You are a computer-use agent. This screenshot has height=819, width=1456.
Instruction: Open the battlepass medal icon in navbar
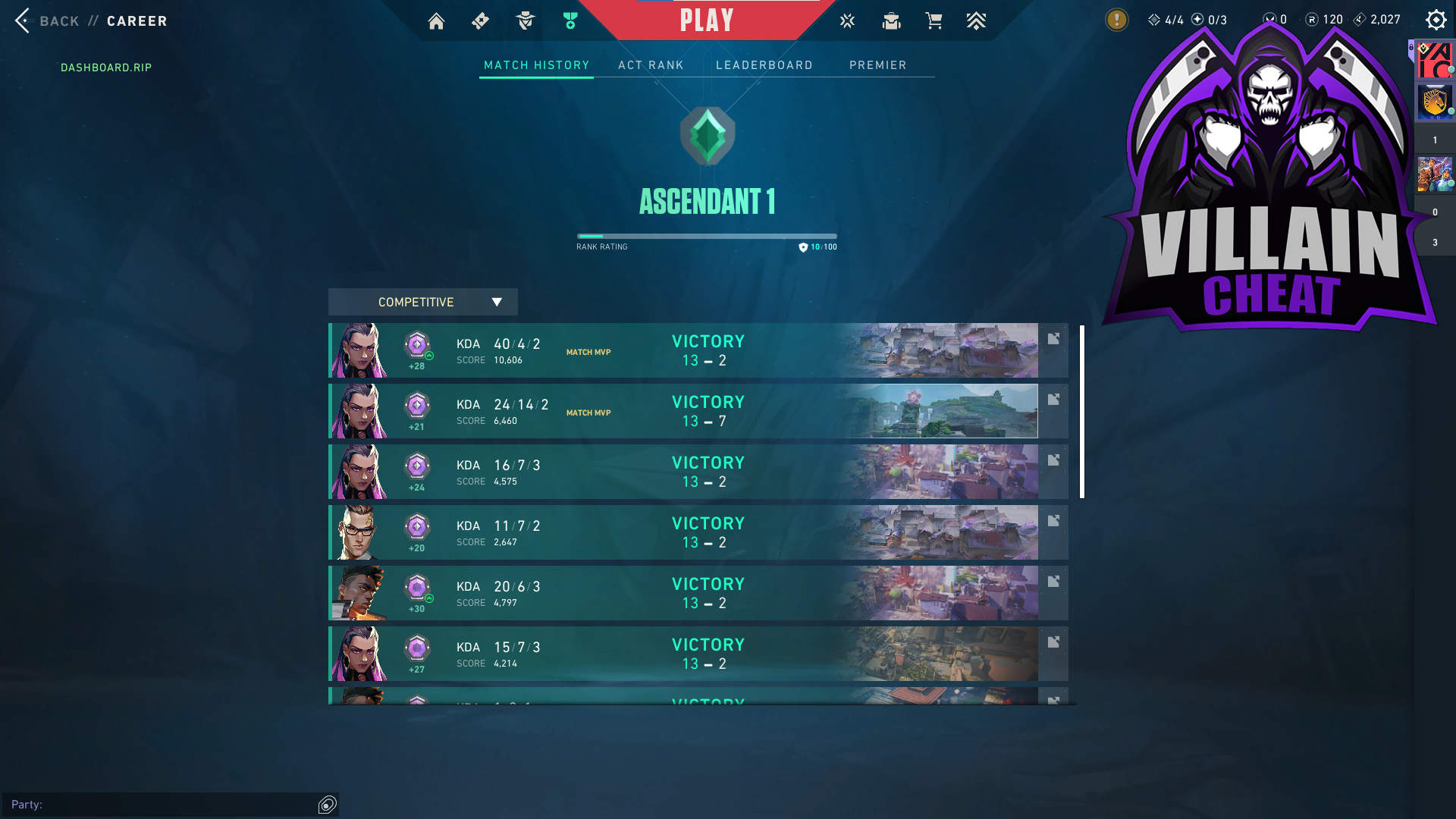pos(570,21)
